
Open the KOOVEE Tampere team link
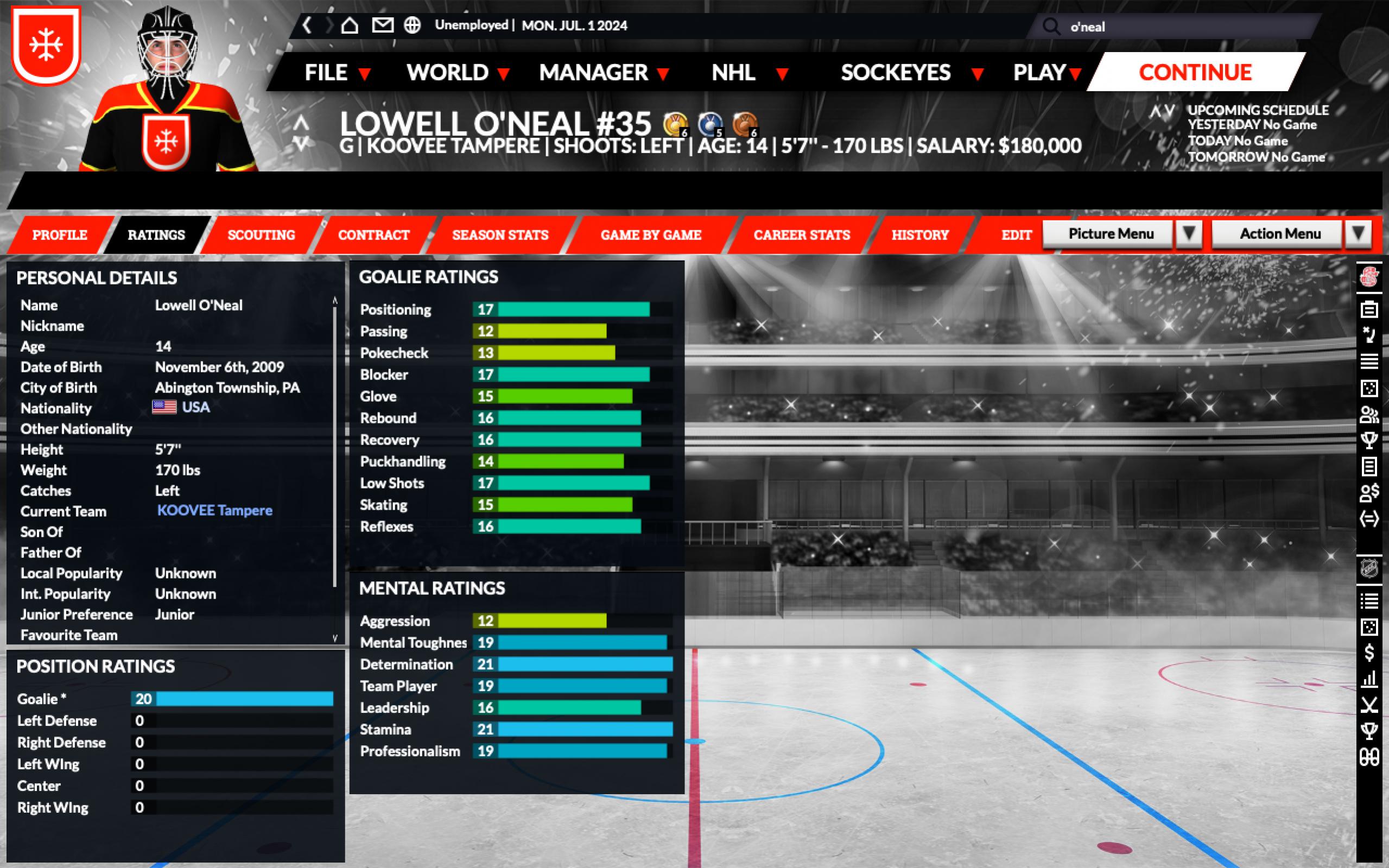pyautogui.click(x=214, y=510)
